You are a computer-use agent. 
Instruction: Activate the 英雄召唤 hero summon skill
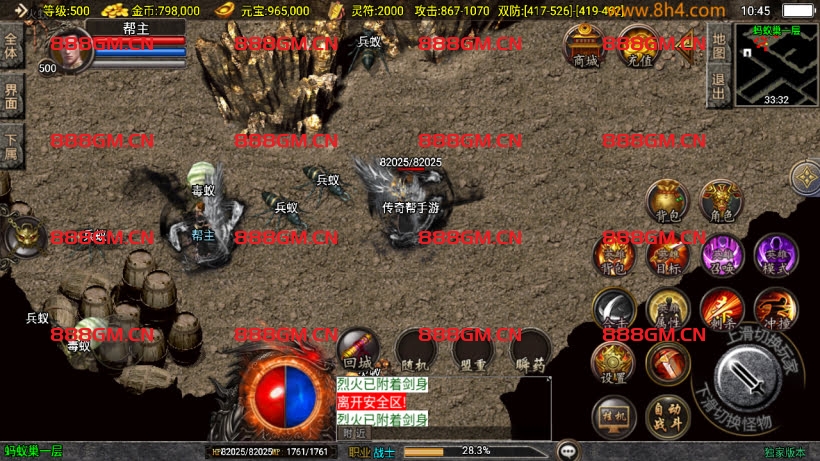tap(721, 254)
